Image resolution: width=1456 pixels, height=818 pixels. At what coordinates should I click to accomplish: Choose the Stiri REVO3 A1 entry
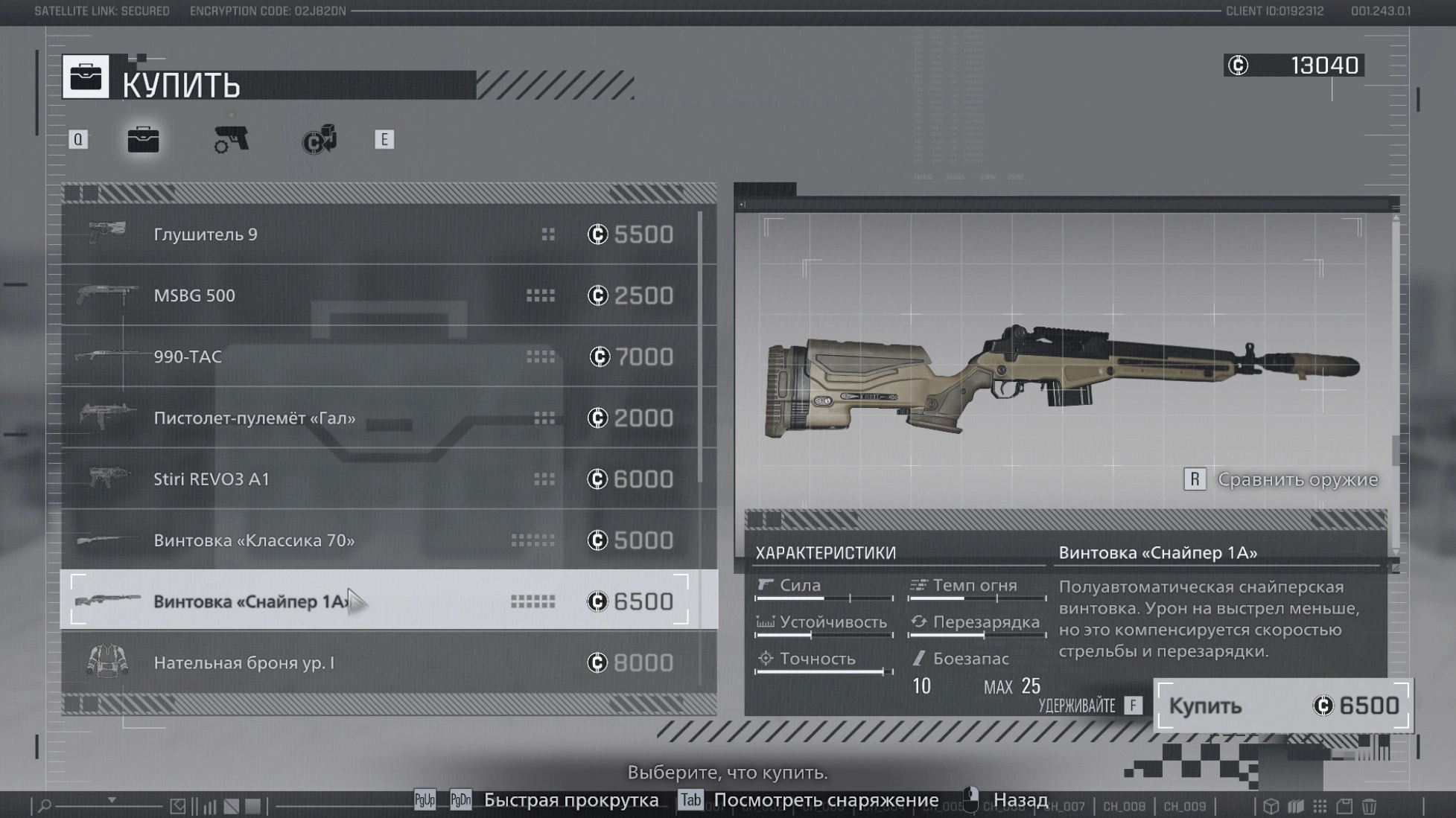point(387,479)
